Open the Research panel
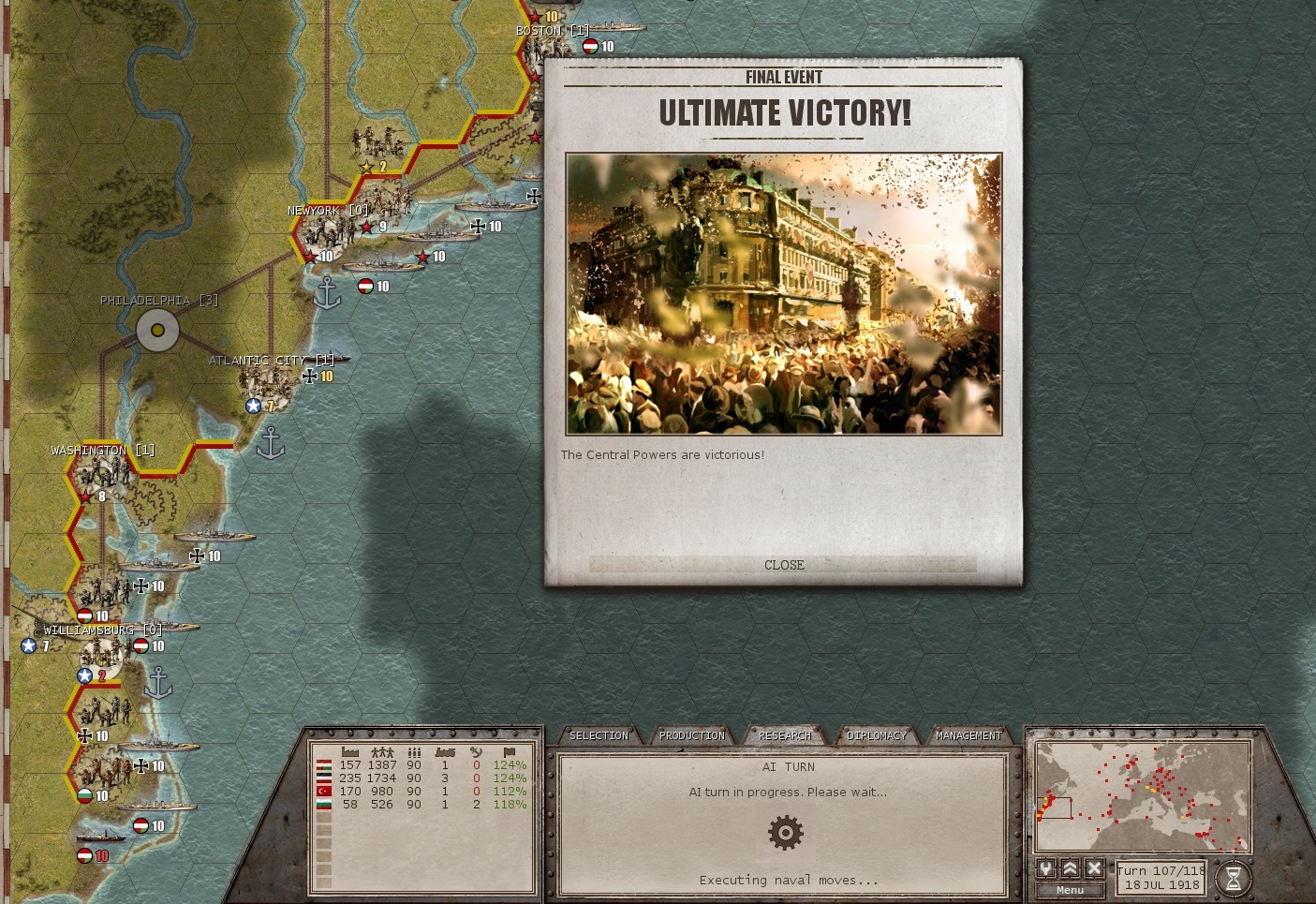The width and height of the screenshot is (1316, 904). [x=785, y=735]
